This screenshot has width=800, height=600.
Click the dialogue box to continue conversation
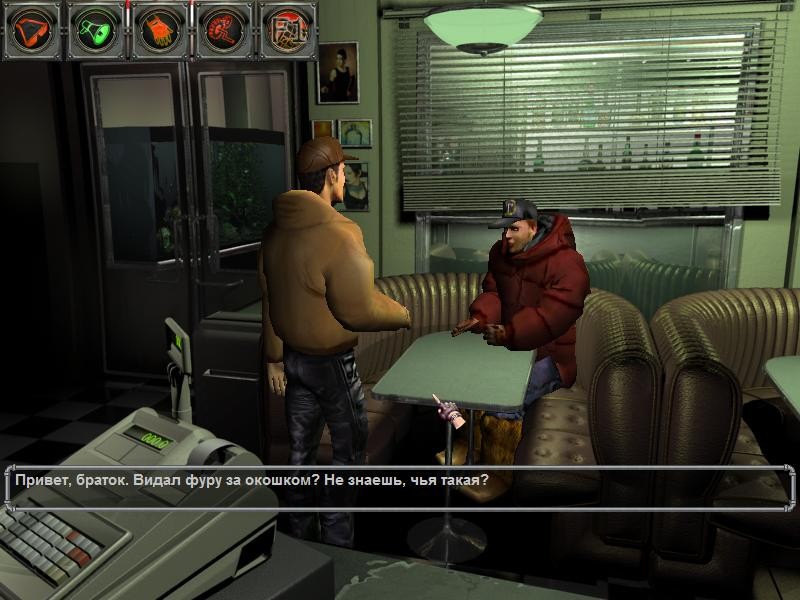(x=400, y=487)
